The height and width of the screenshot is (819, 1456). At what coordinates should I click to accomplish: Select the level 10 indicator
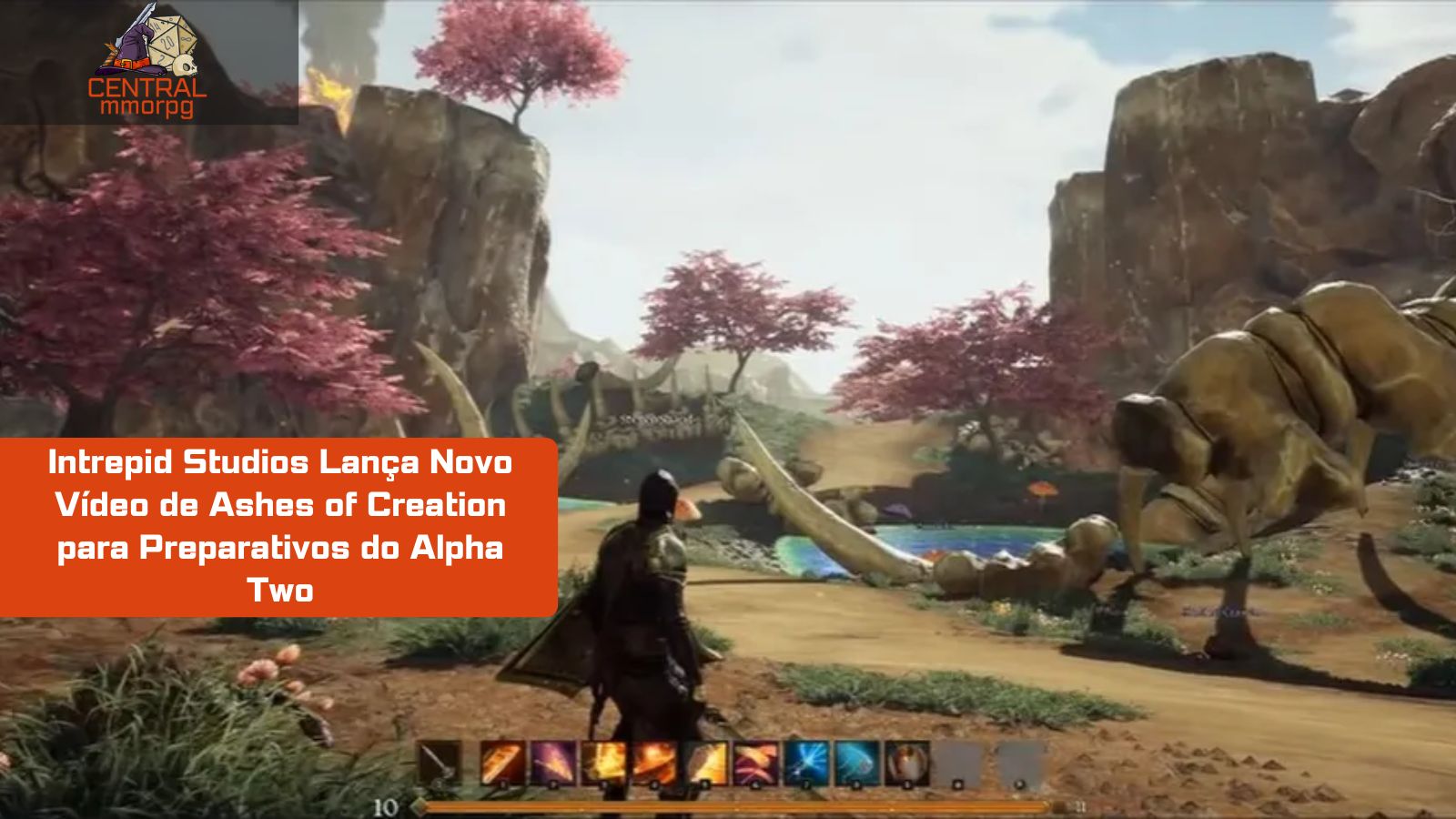(x=387, y=805)
